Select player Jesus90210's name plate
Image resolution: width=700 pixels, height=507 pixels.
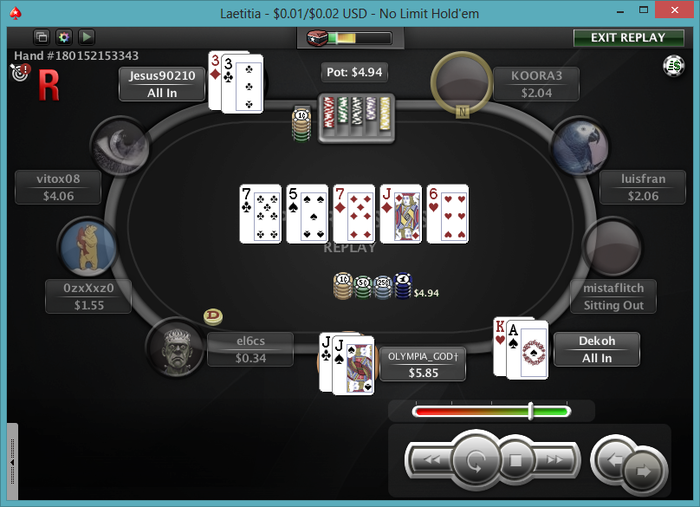pos(162,84)
